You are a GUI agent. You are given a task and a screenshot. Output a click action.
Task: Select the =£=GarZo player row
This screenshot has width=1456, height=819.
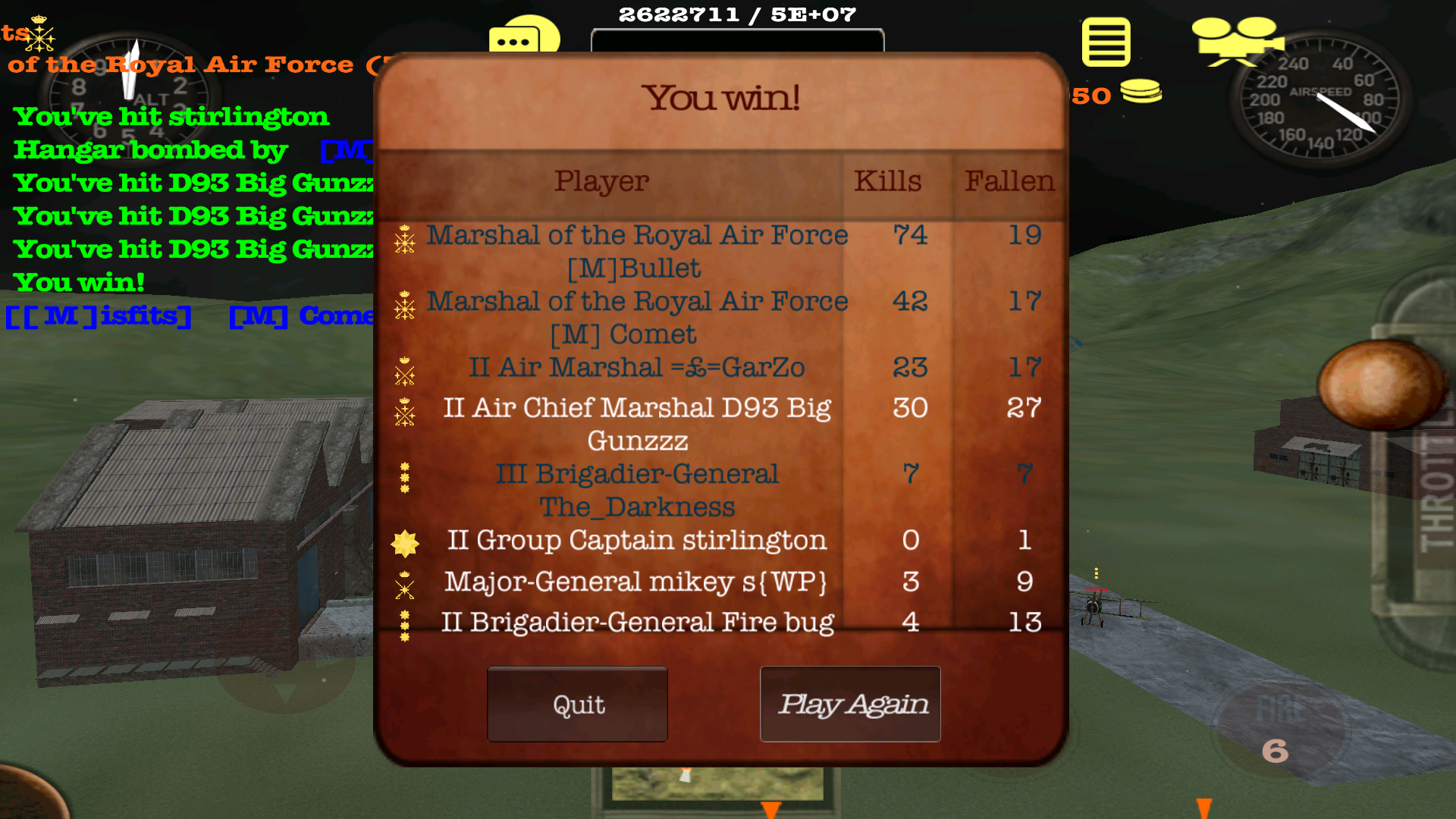[637, 368]
